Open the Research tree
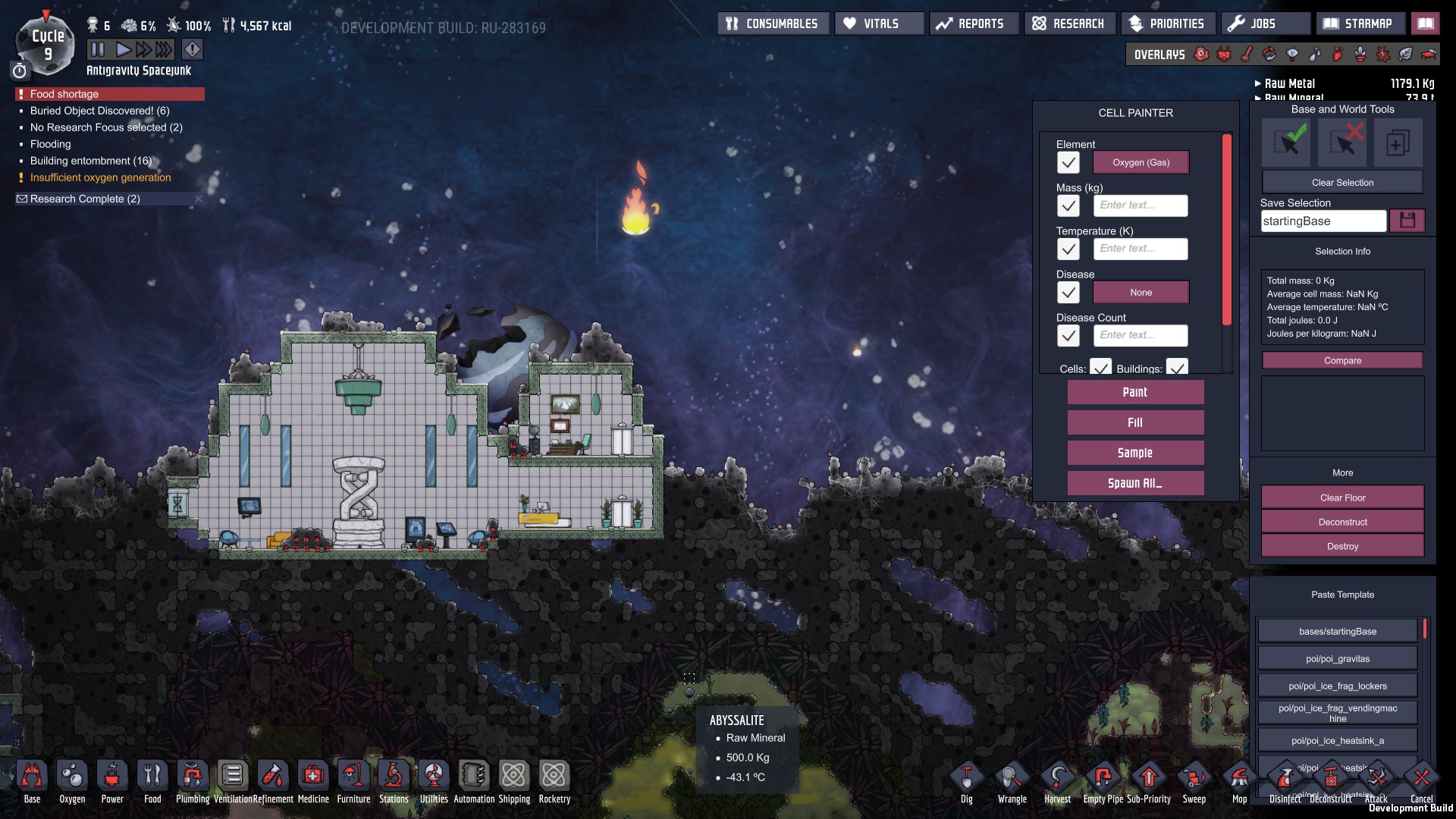Image resolution: width=1456 pixels, height=819 pixels. click(x=1069, y=24)
